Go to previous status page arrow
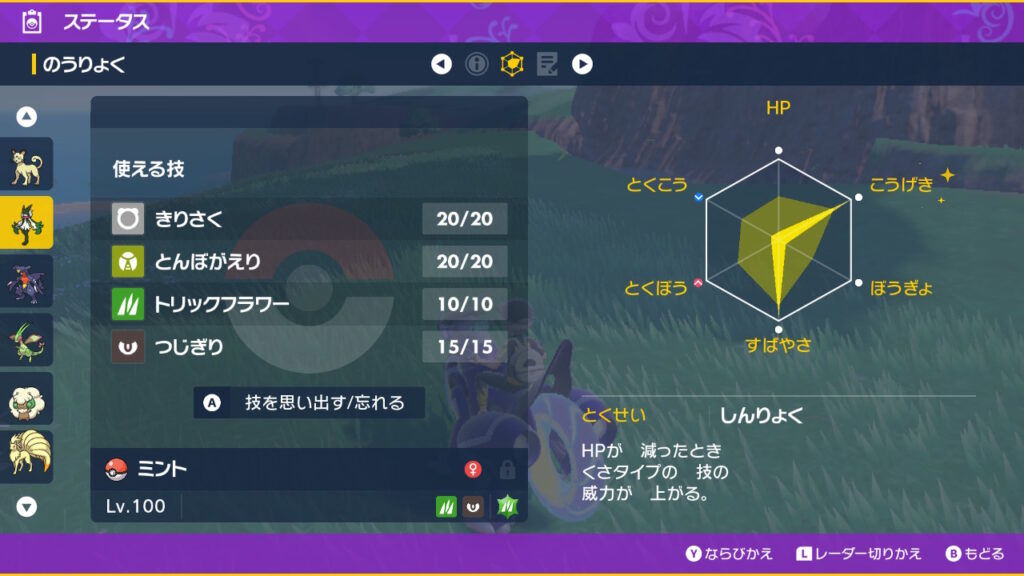The width and height of the screenshot is (1024, 576). click(441, 65)
